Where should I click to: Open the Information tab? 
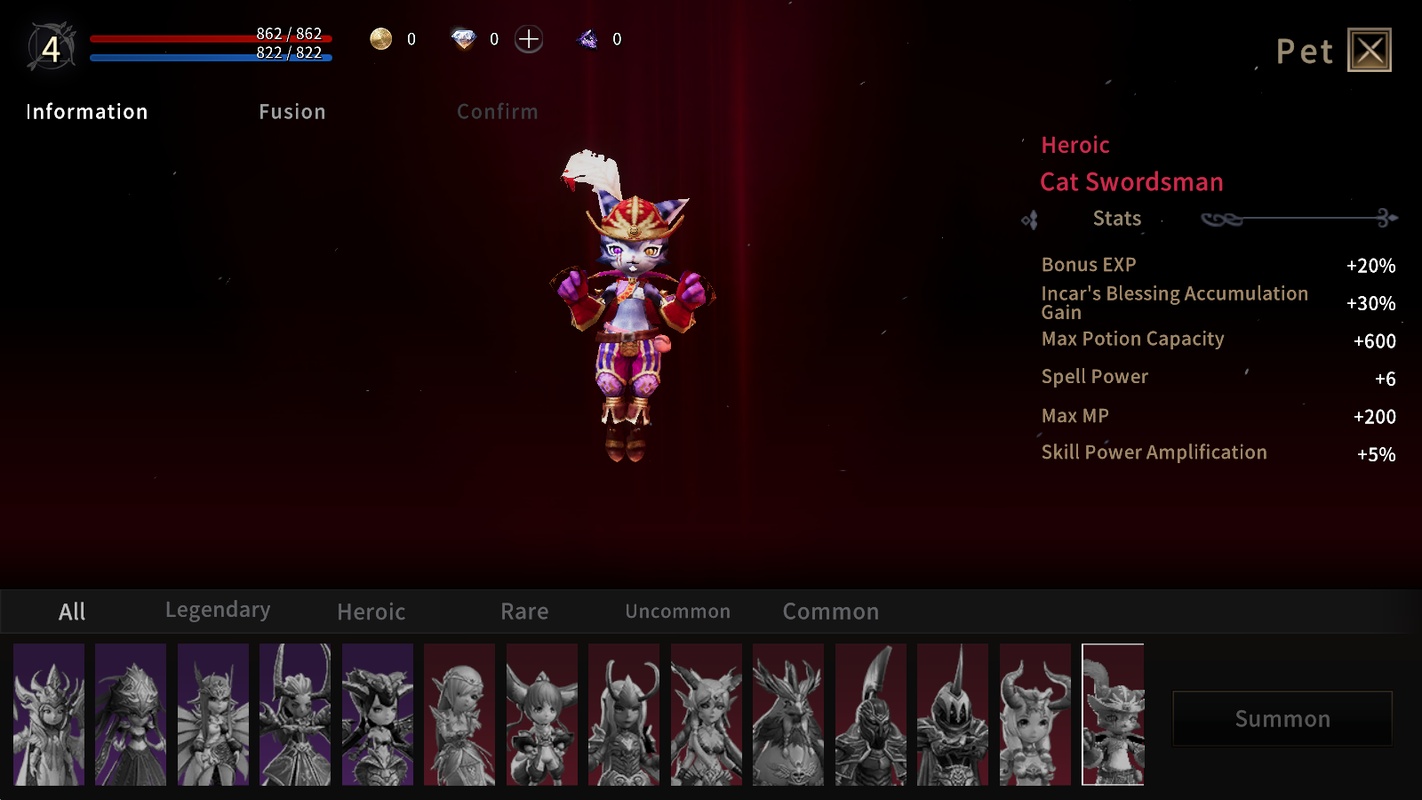[x=87, y=112]
